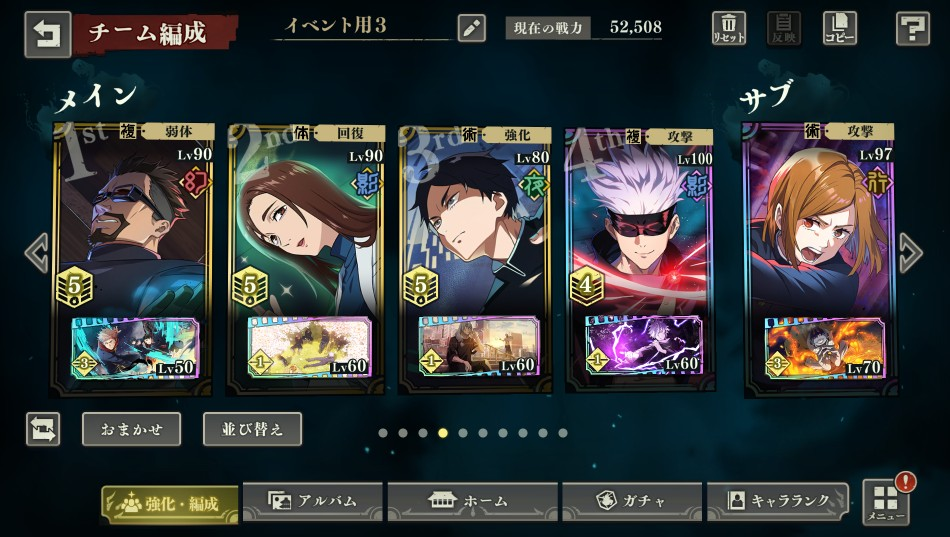Open the メニュー grid menu button

point(885,502)
